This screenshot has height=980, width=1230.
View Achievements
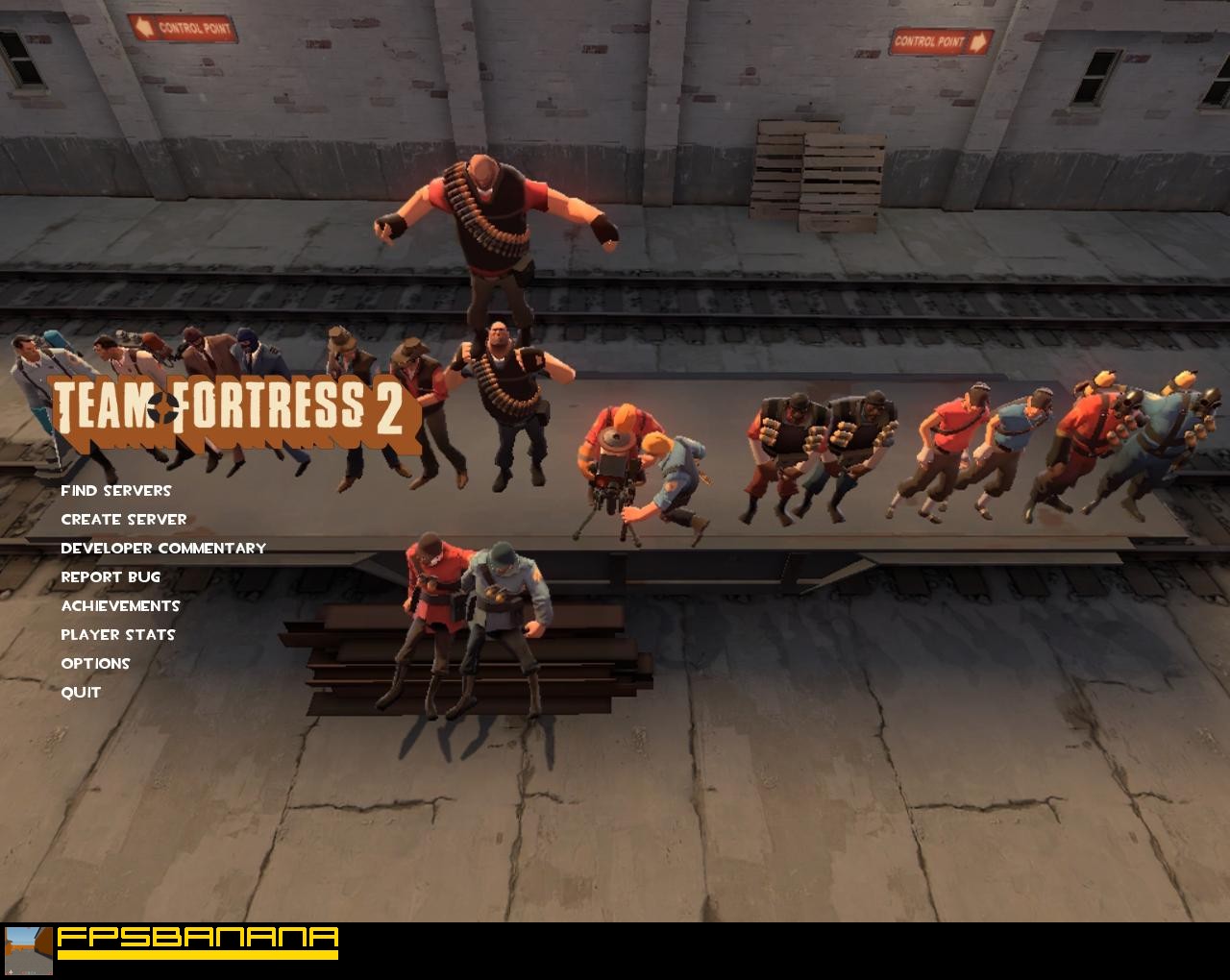click(120, 605)
